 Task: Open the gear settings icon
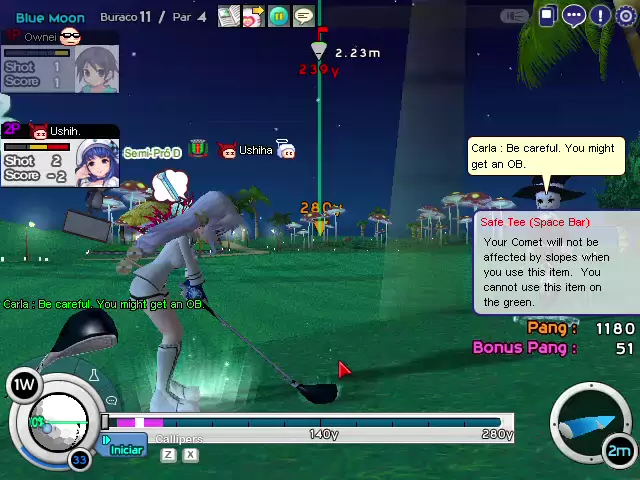pyautogui.click(x=626, y=15)
